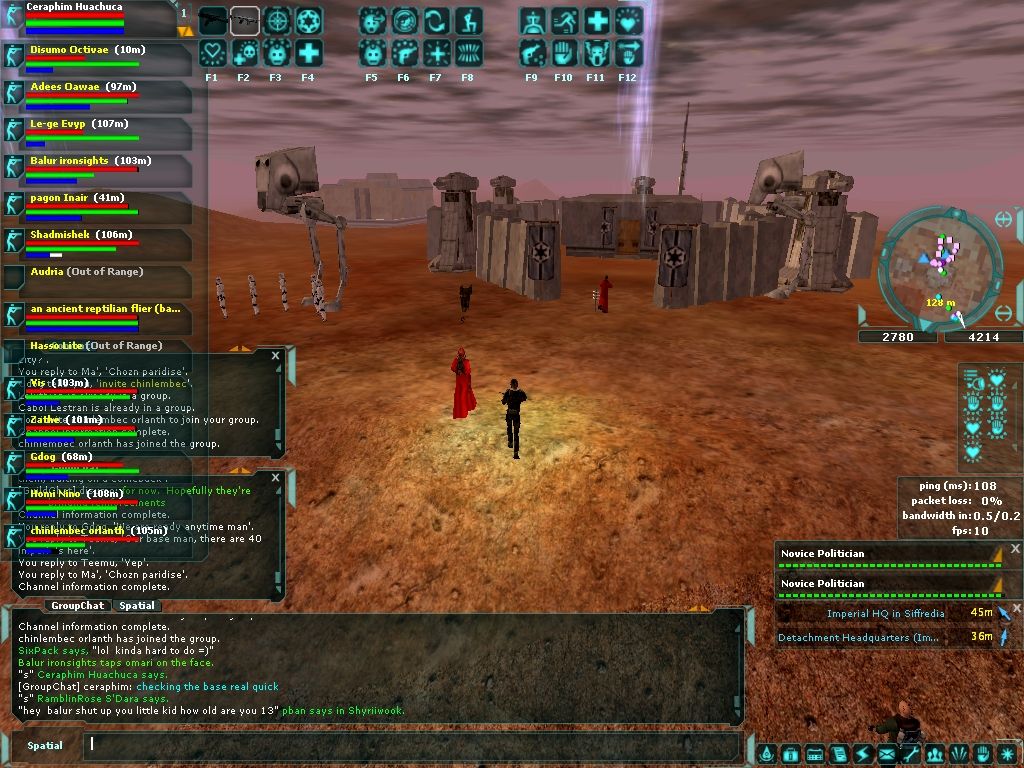1024x768 pixels.
Task: Open the Spatial chat tab
Action: [136, 606]
